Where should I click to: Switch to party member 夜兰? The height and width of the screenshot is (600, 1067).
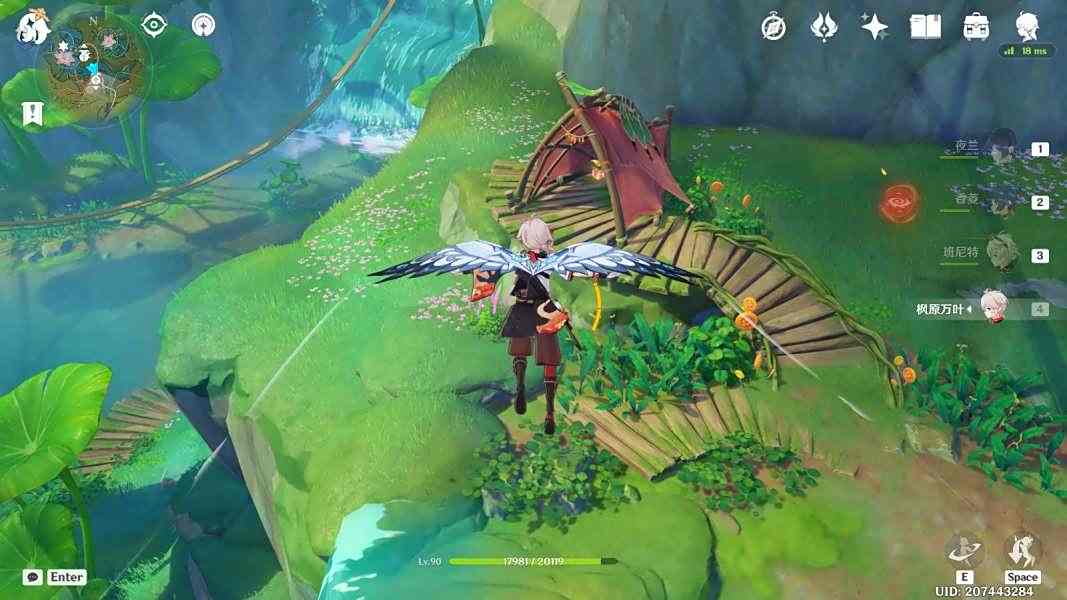1001,147
